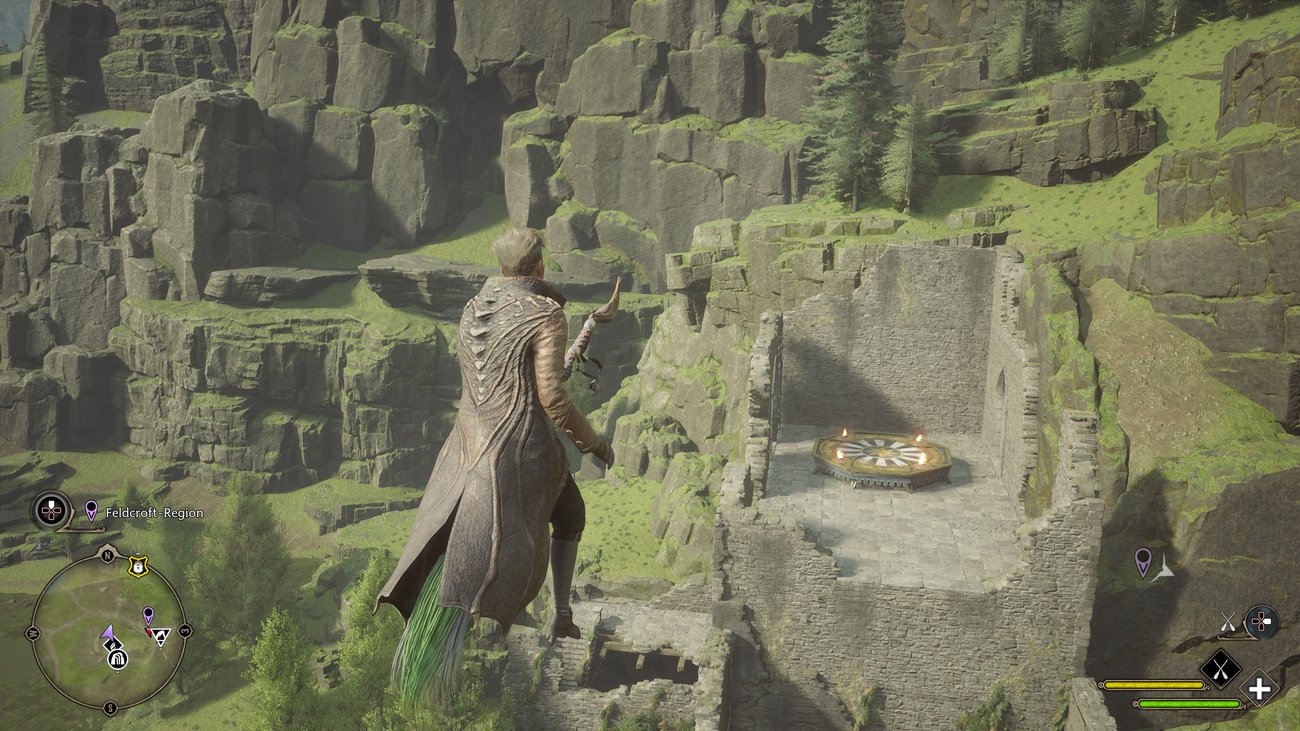Activate the crossed-brooms diamond slot
1300x731 pixels.
pyautogui.click(x=1219, y=668)
